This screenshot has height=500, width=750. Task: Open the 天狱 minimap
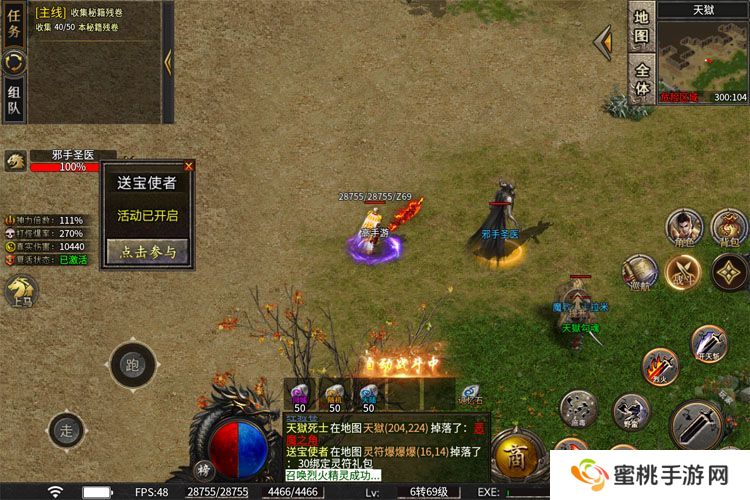click(702, 58)
